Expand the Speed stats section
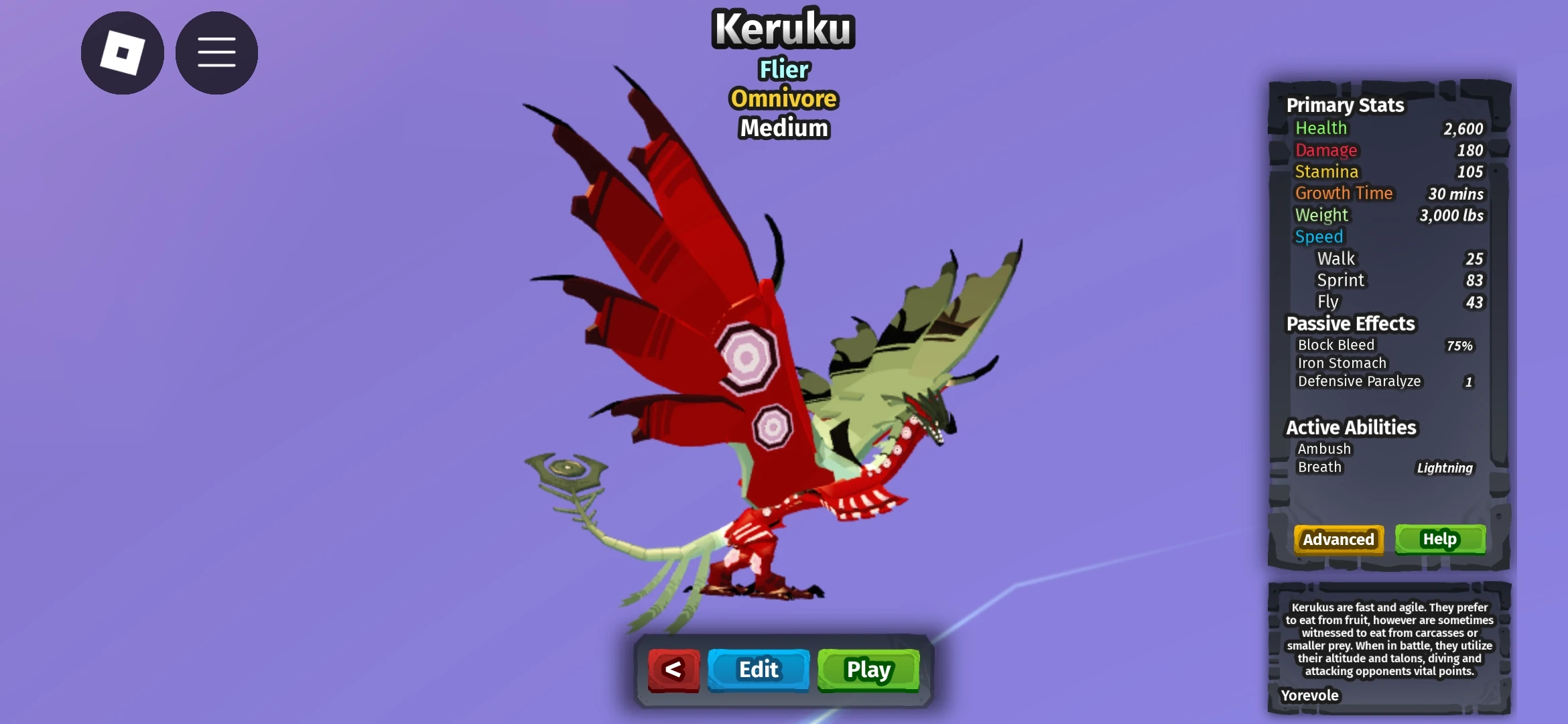The height and width of the screenshot is (724, 1568). [1318, 237]
